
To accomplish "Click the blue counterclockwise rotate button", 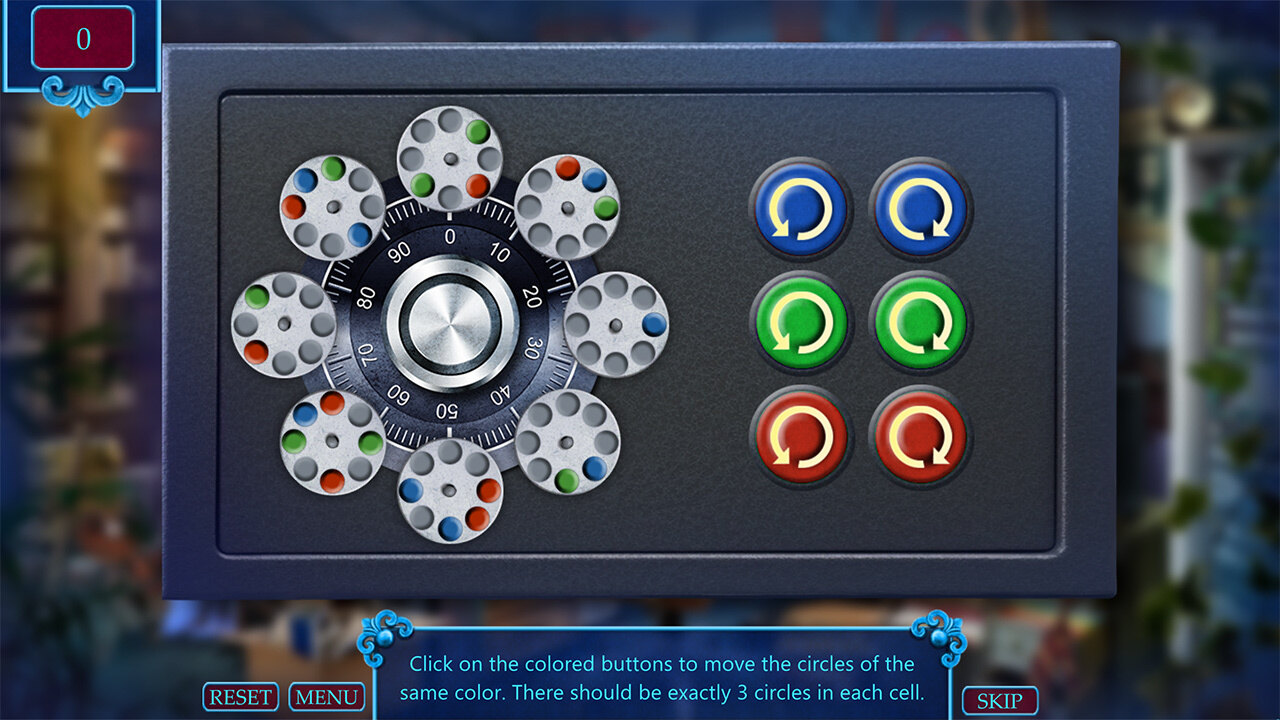I will [800, 208].
